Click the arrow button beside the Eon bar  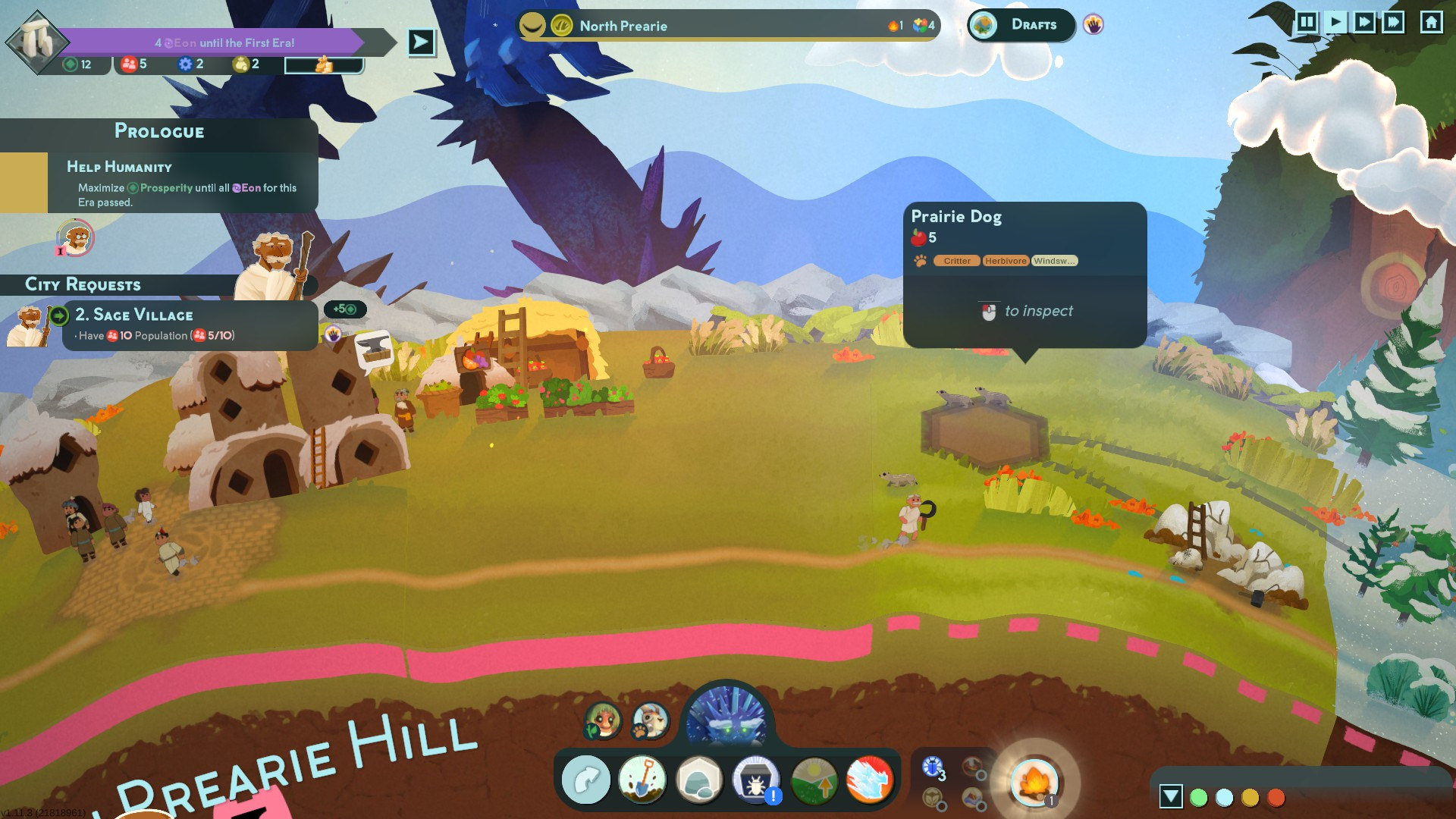coord(422,42)
